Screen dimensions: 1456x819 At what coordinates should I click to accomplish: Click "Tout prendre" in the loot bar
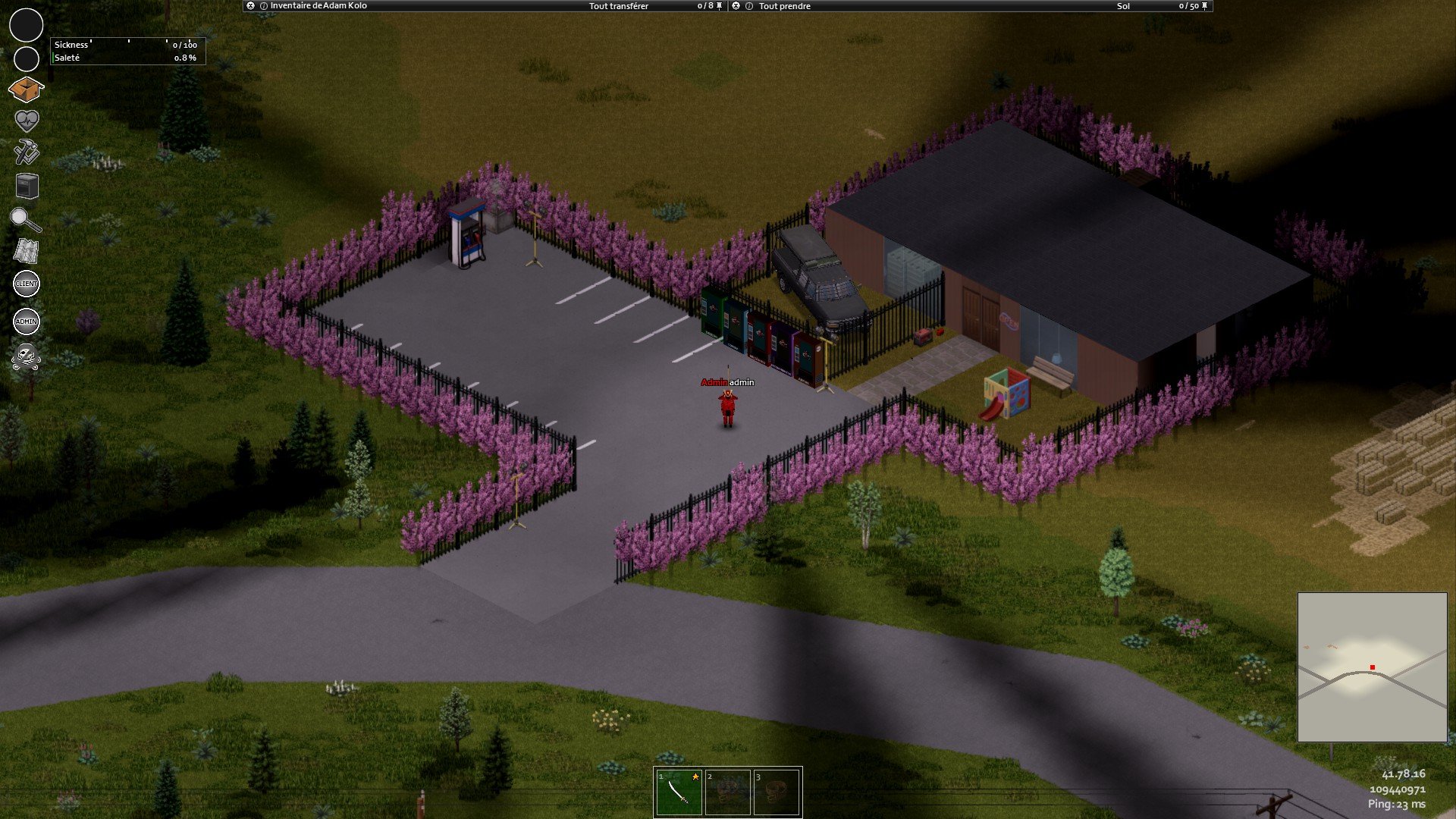pos(784,6)
